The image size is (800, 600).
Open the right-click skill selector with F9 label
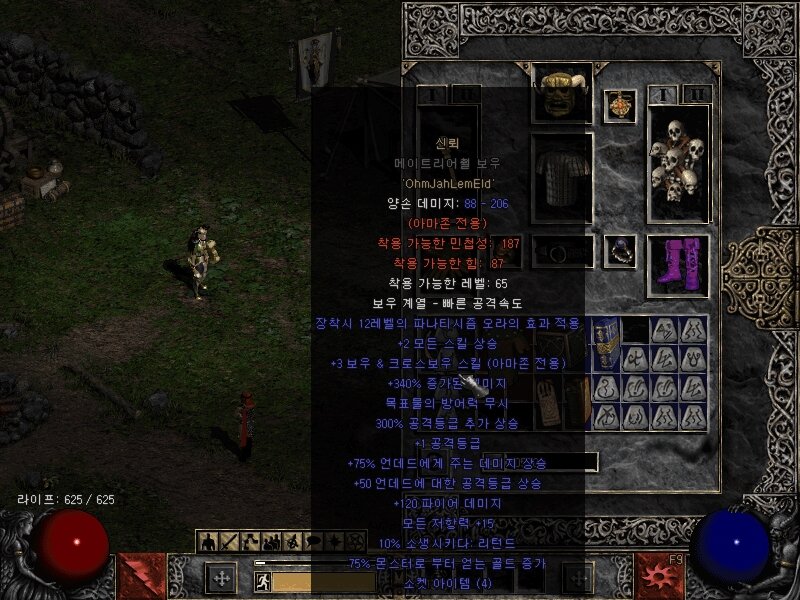(x=660, y=576)
